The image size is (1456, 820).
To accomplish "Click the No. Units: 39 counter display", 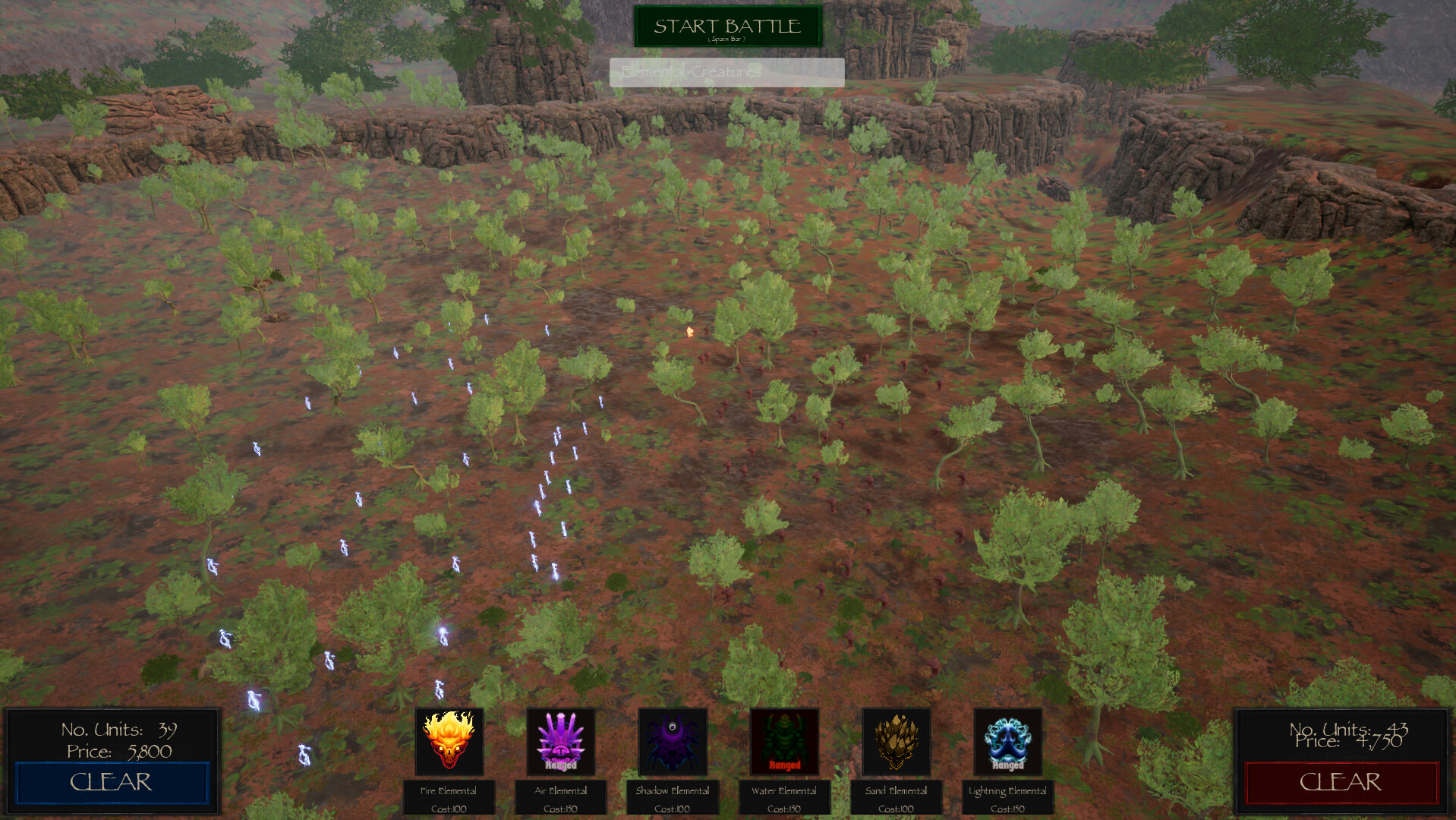I will [x=118, y=730].
